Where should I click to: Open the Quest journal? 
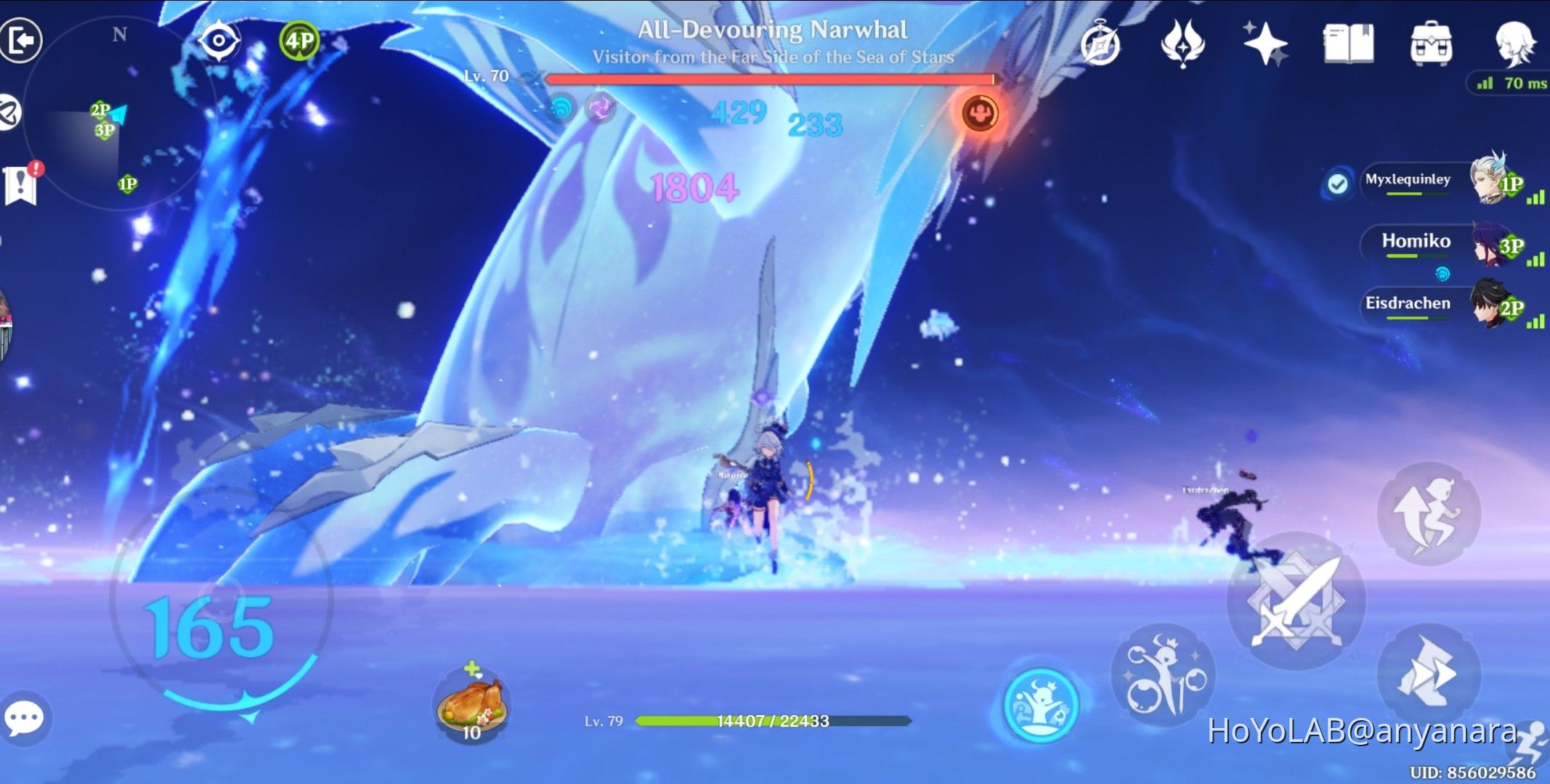[x=1348, y=45]
